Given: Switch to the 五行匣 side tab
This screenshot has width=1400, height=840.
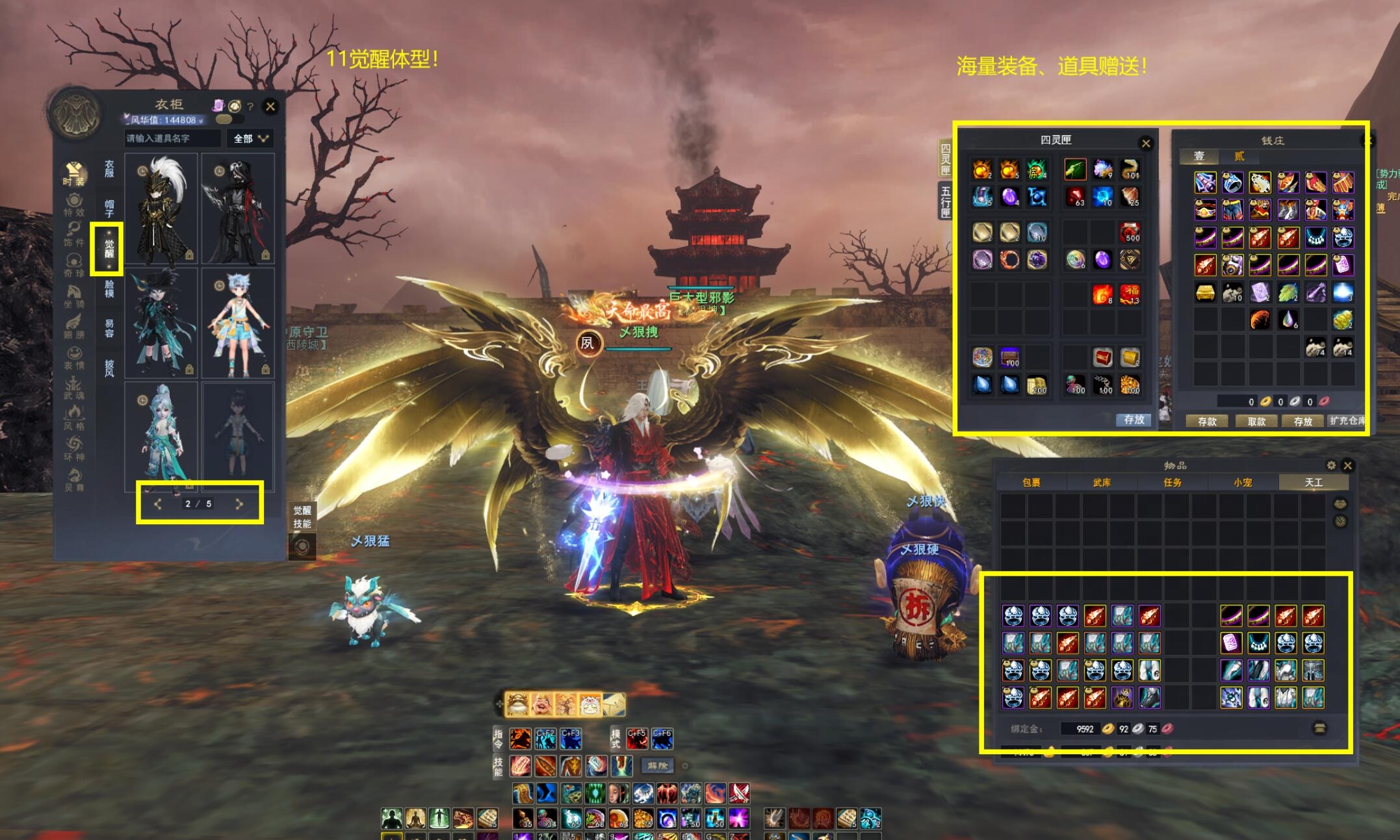Looking at the screenshot, I should pyautogui.click(x=946, y=201).
